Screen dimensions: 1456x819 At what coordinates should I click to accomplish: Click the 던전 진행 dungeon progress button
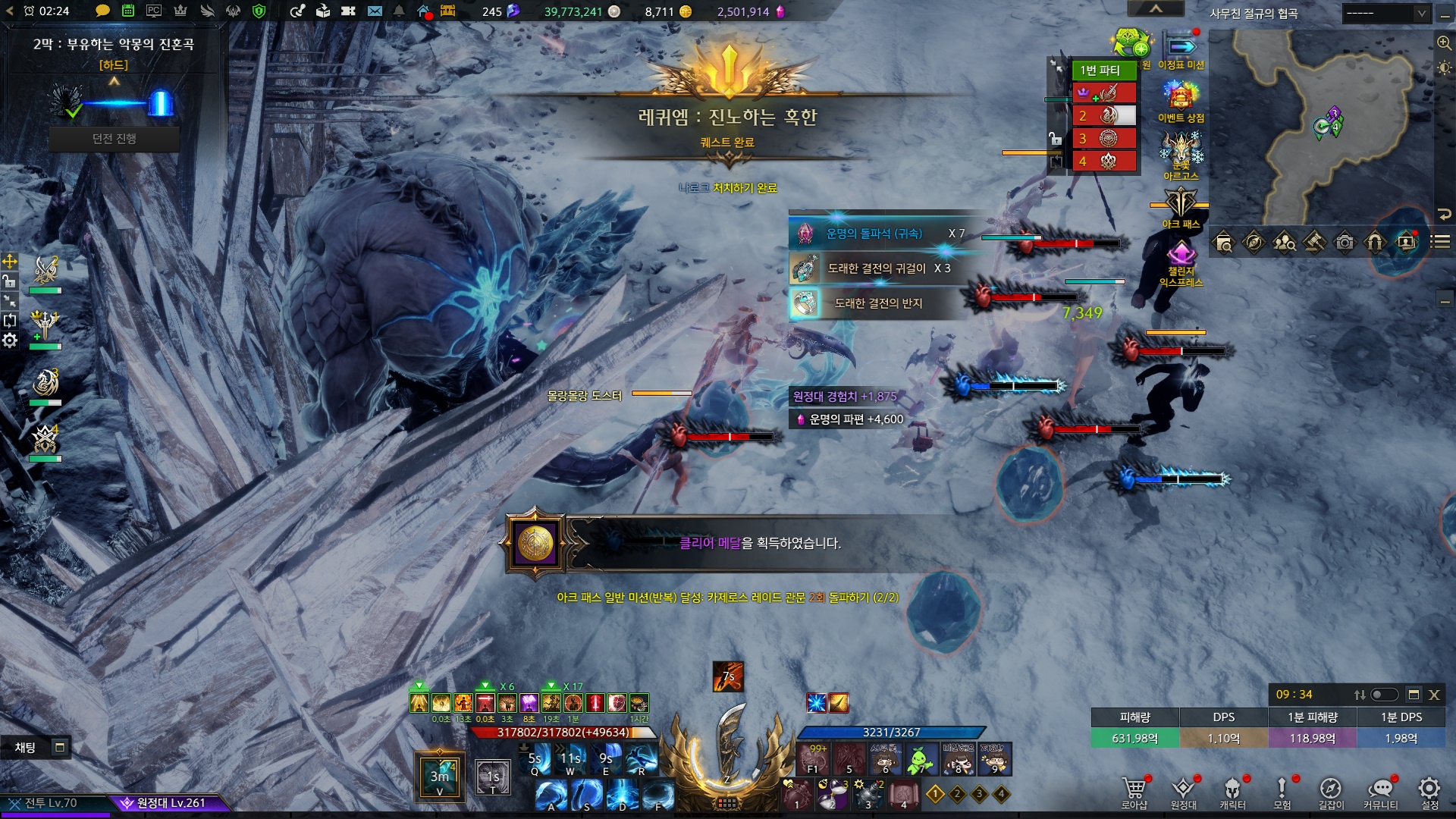coord(115,139)
